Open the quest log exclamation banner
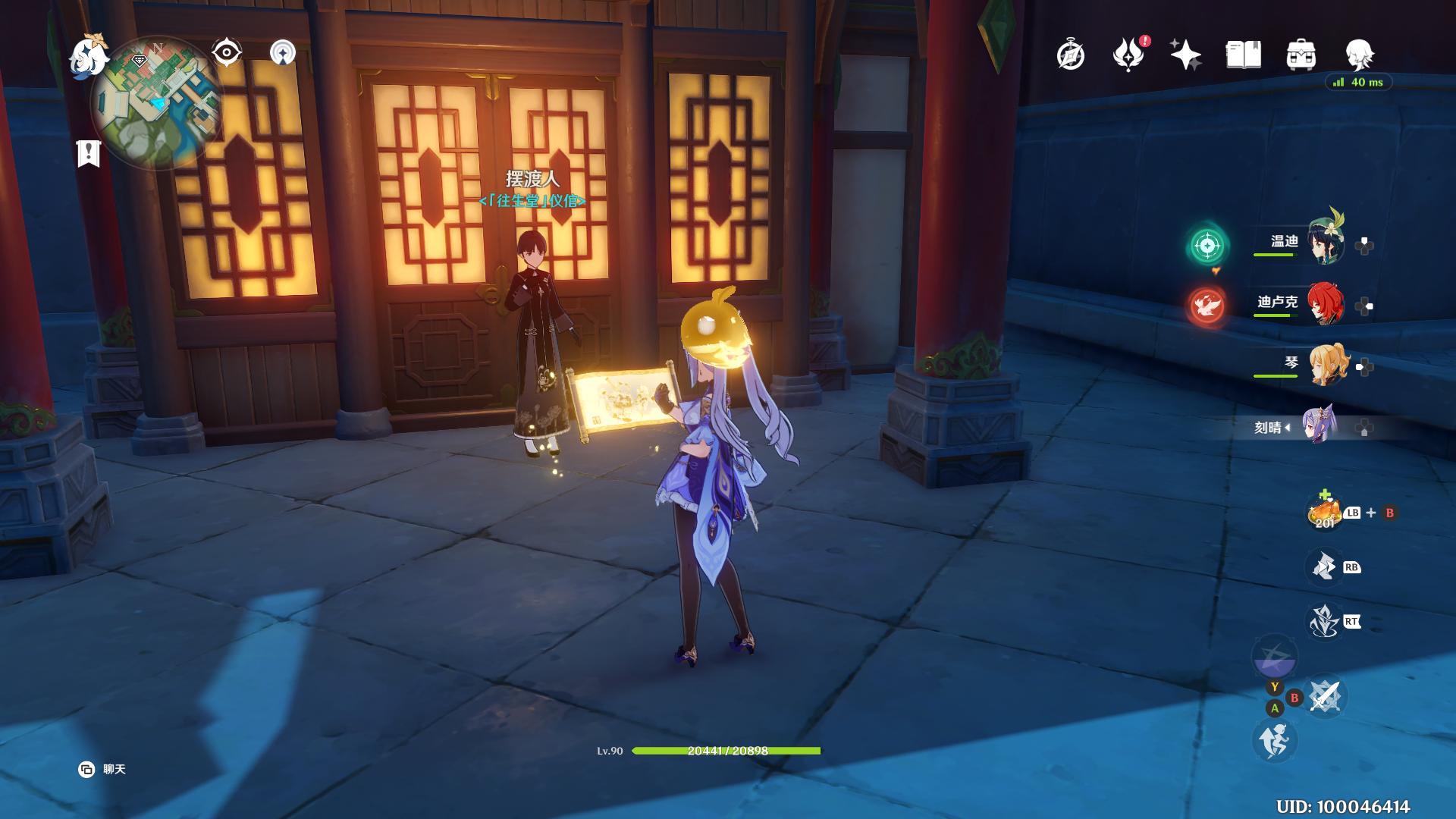The height and width of the screenshot is (819, 1456). (89, 152)
